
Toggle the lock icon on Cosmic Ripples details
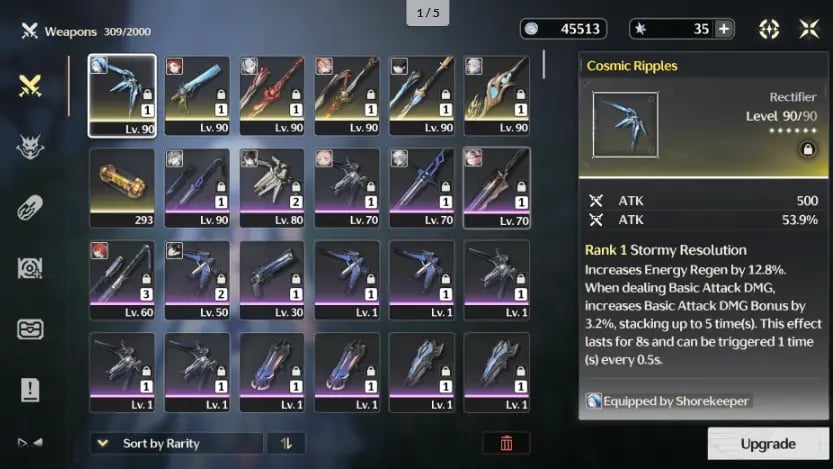pyautogui.click(x=806, y=149)
